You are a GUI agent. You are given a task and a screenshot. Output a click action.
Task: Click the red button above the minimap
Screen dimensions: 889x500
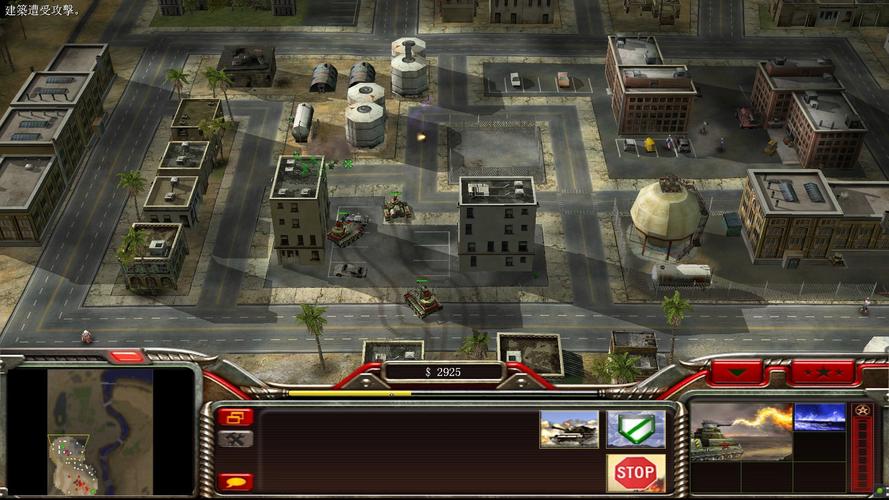pyautogui.click(x=127, y=357)
